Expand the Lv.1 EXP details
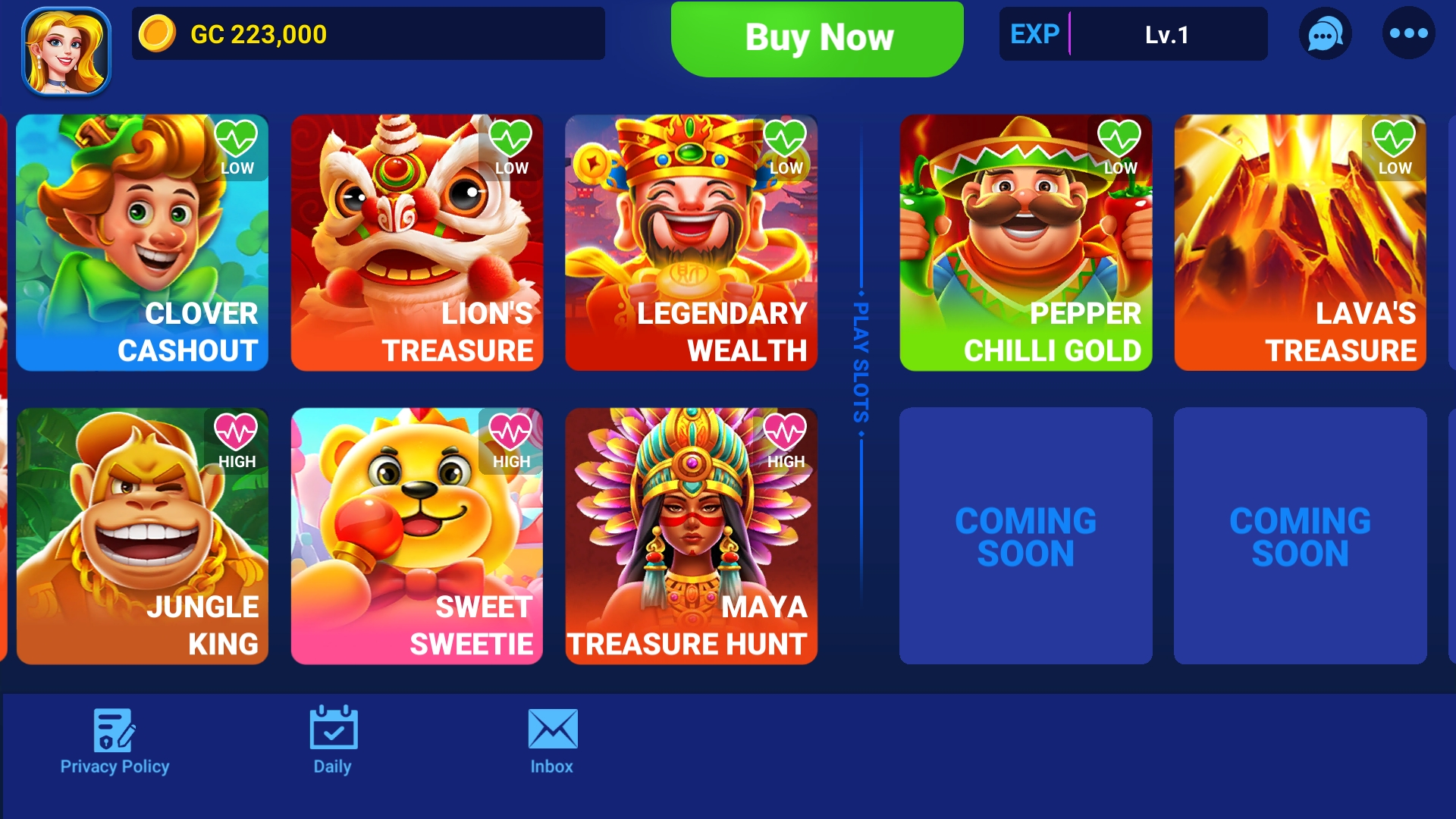1456x819 pixels. pos(1165,34)
